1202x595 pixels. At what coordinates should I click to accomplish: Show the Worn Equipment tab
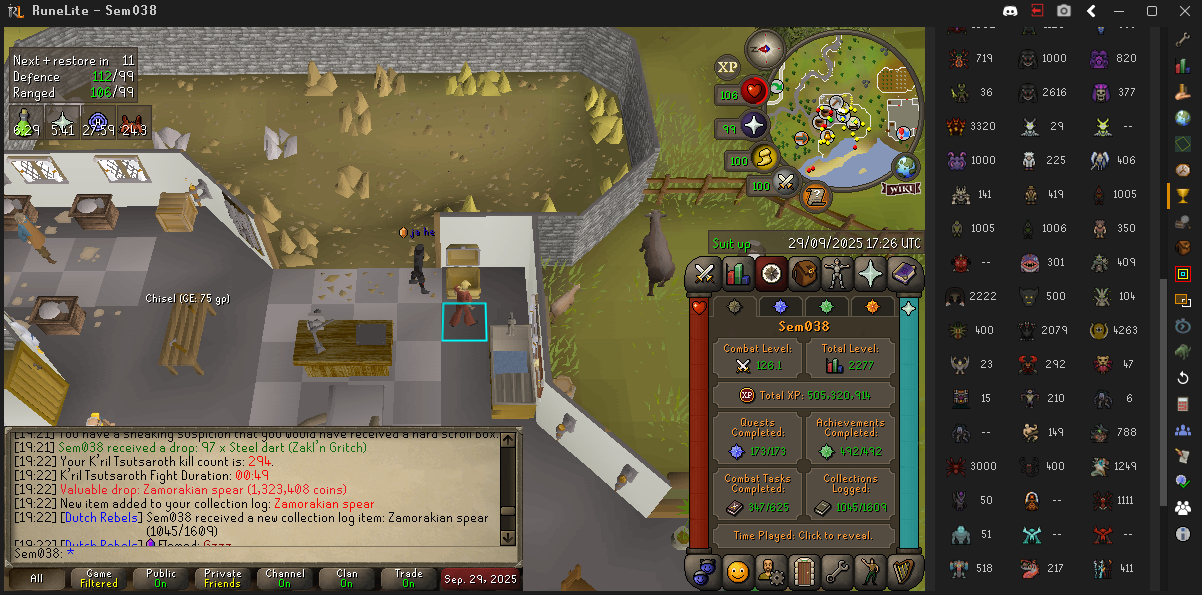click(x=837, y=272)
